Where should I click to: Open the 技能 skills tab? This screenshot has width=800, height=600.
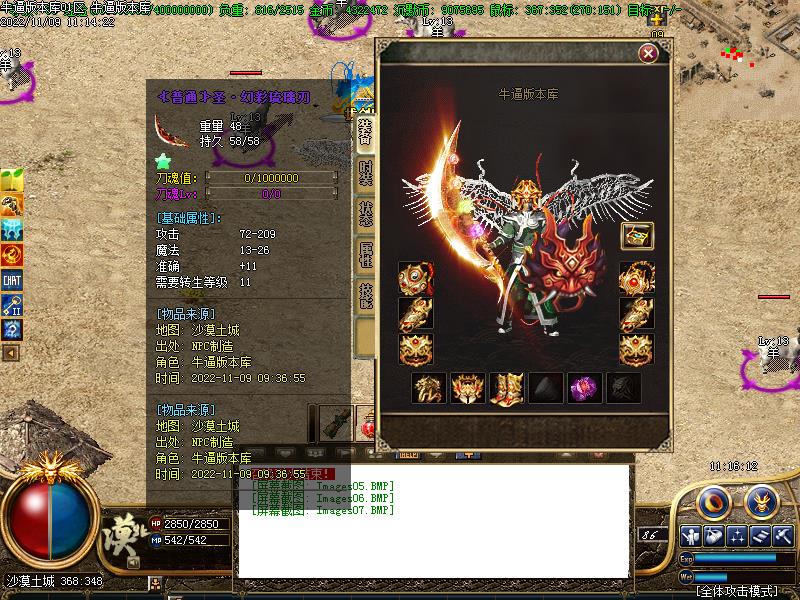tap(366, 295)
